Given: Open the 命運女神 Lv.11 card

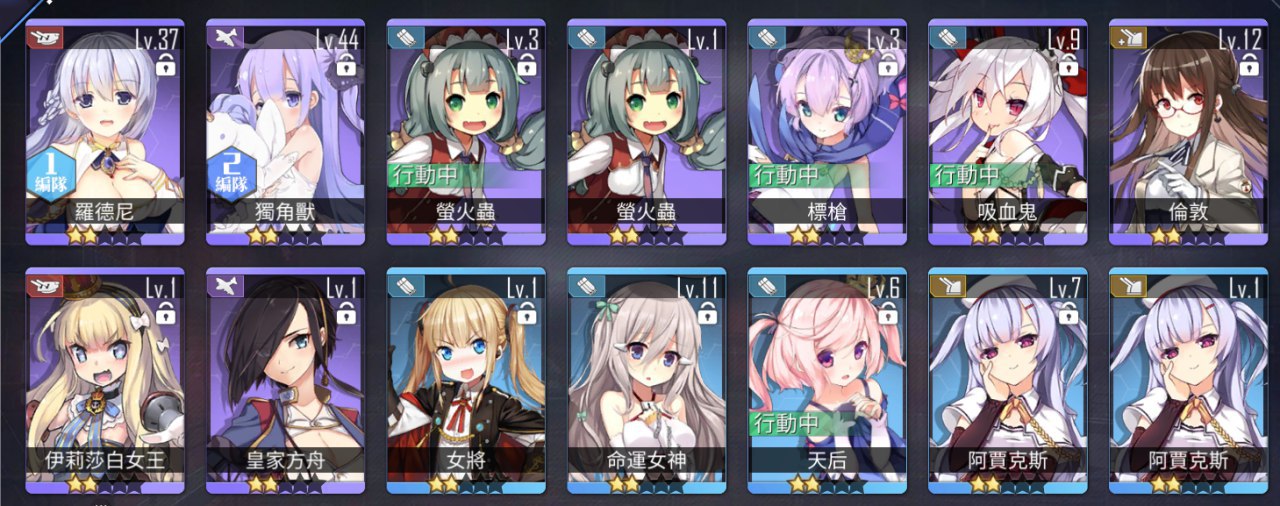Looking at the screenshot, I should click(647, 380).
